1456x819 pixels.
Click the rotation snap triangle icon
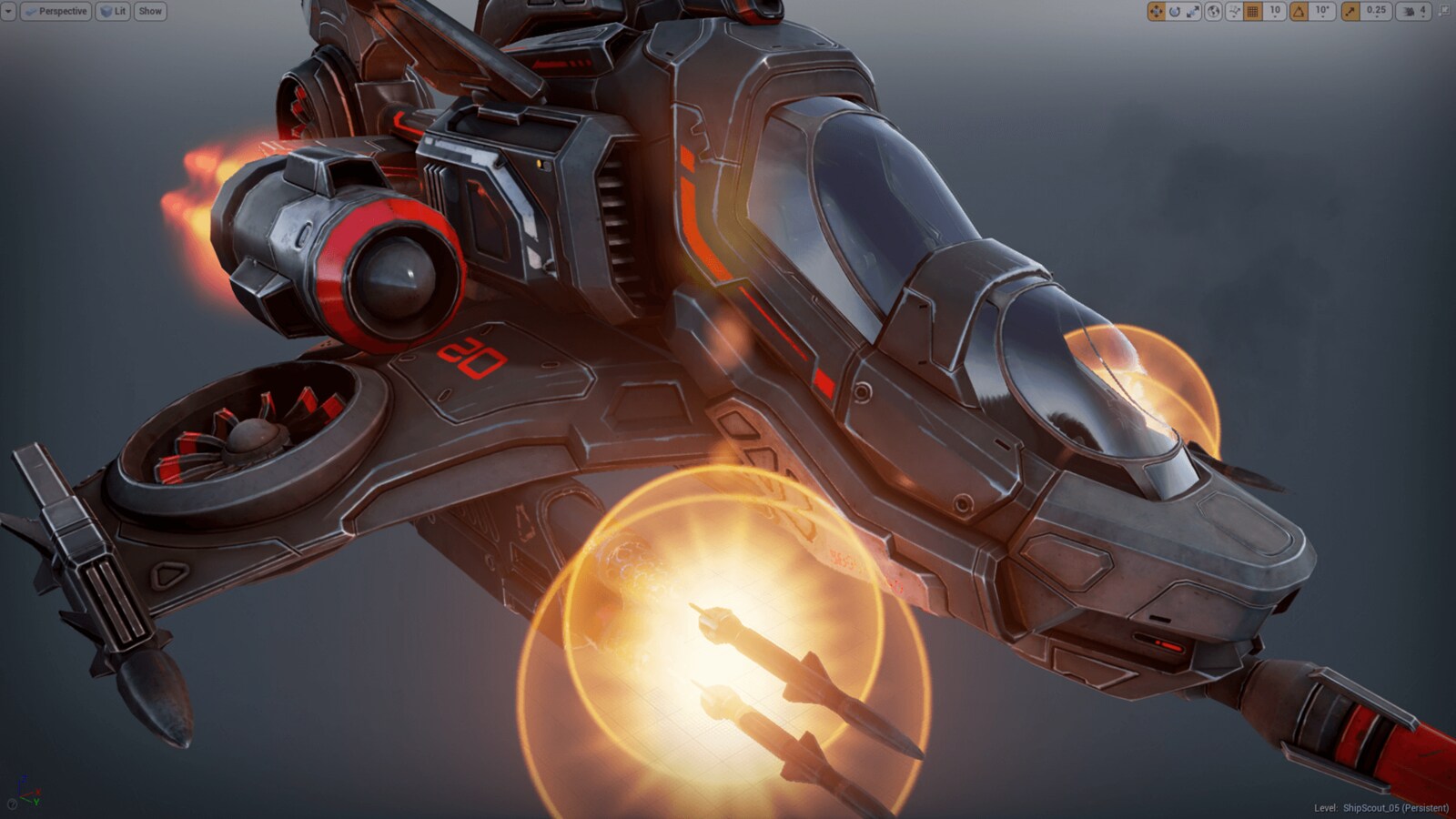[x=1299, y=11]
